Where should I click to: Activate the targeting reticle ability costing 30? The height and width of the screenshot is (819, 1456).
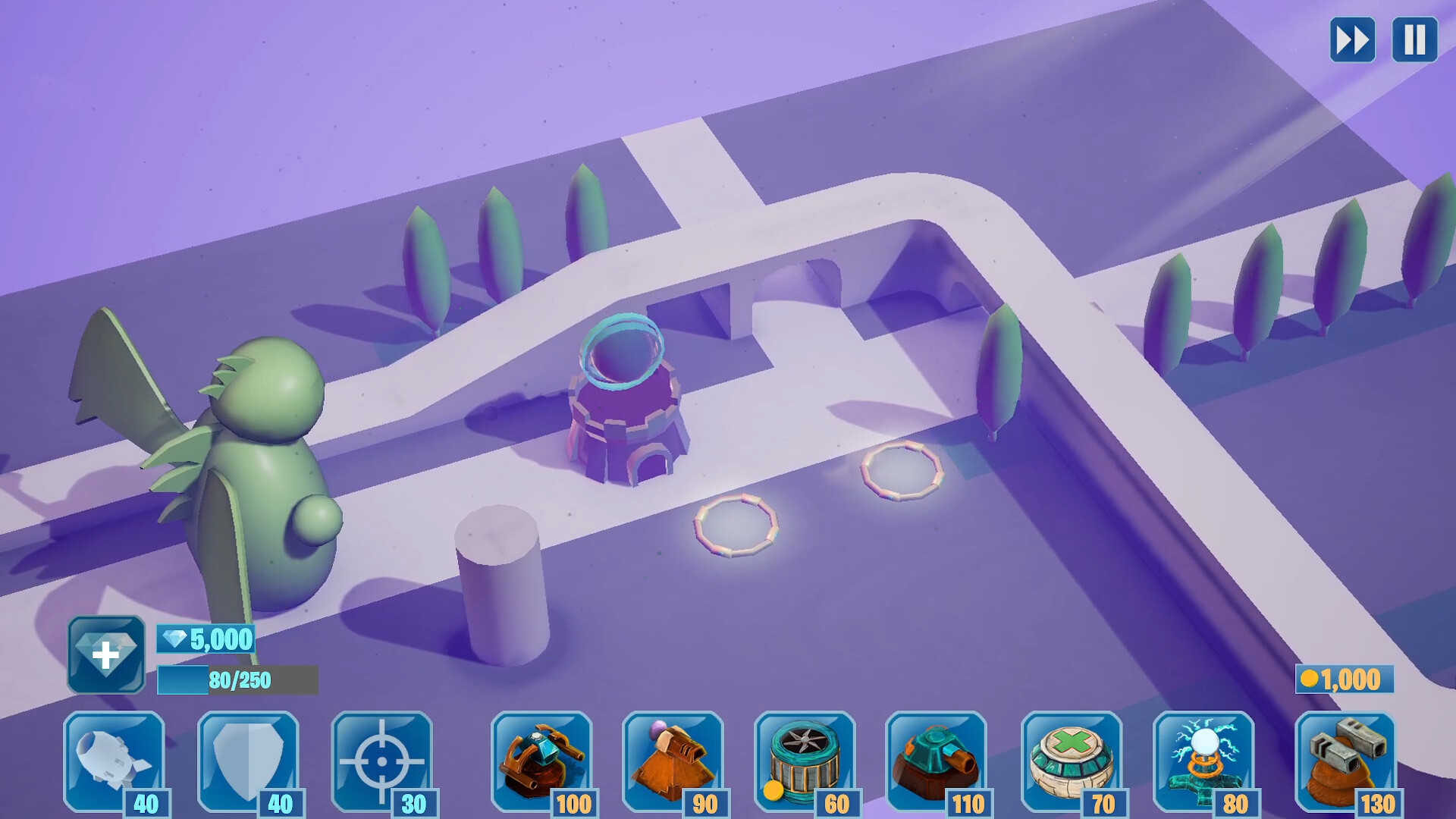(383, 762)
